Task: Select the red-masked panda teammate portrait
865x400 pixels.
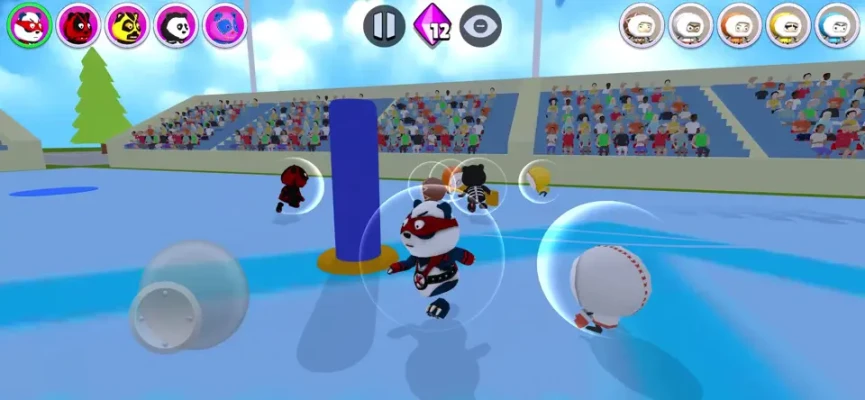Action: pyautogui.click(x=30, y=26)
